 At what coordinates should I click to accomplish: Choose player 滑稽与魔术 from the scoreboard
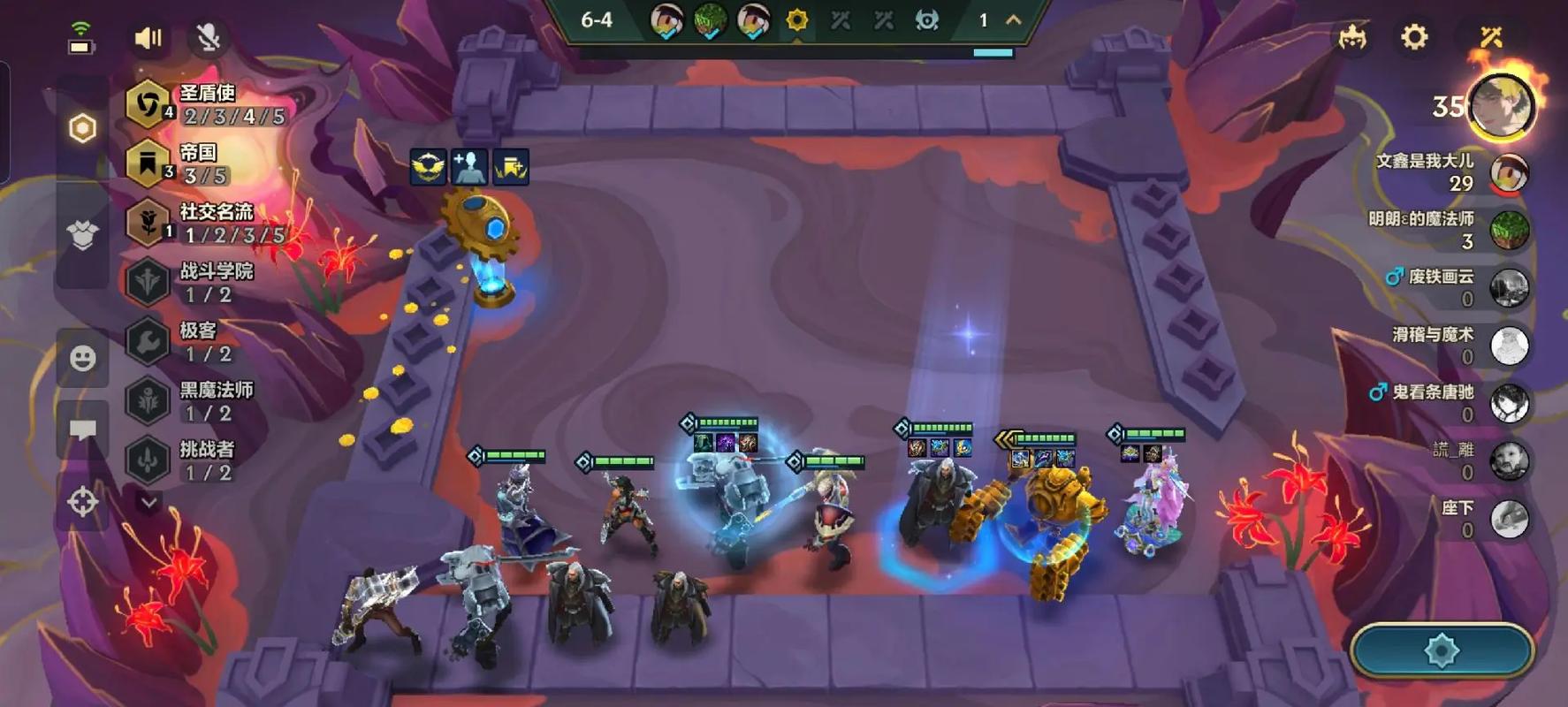click(x=1508, y=346)
